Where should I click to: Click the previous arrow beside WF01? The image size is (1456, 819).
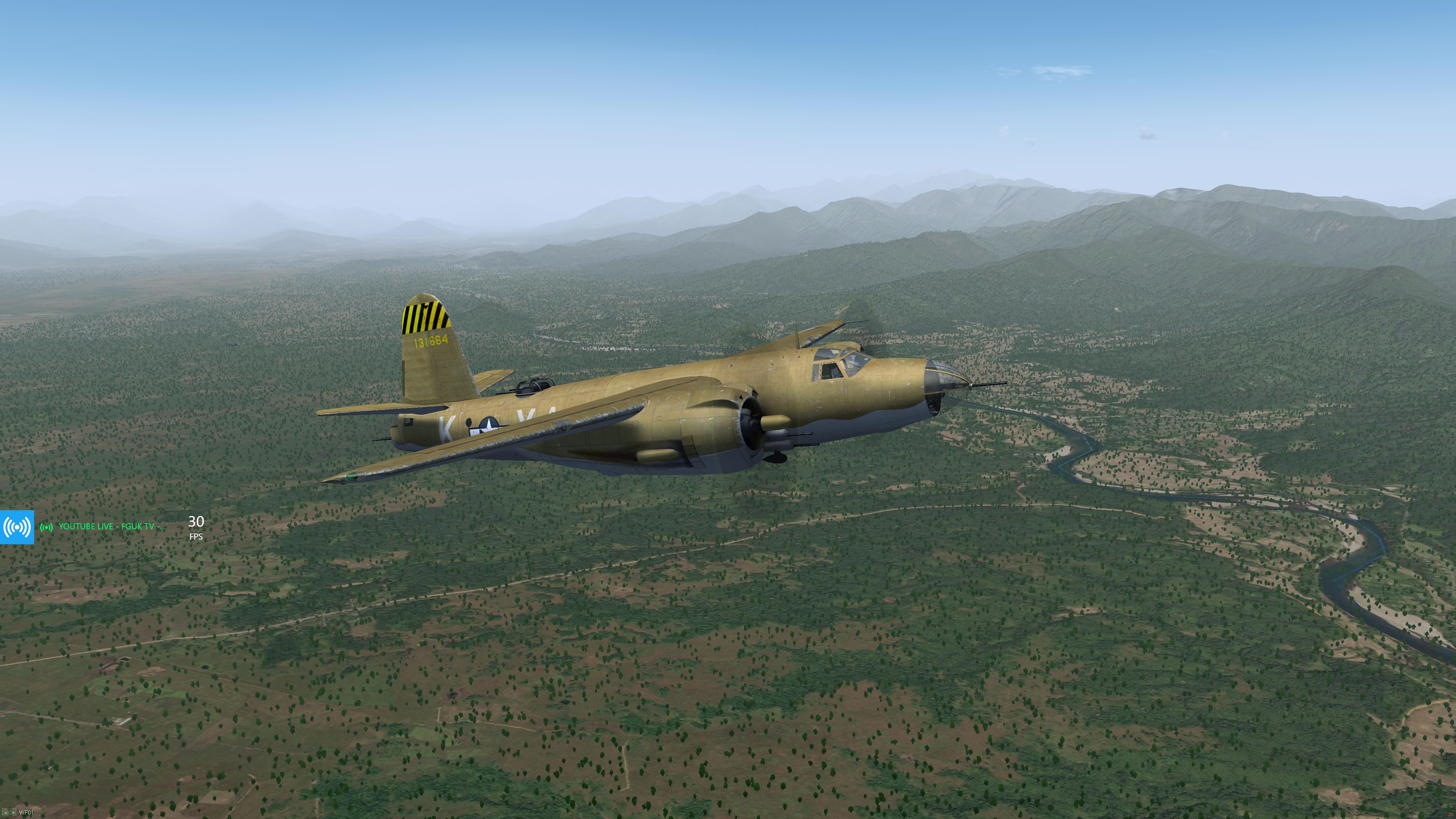pyautogui.click(x=5, y=813)
